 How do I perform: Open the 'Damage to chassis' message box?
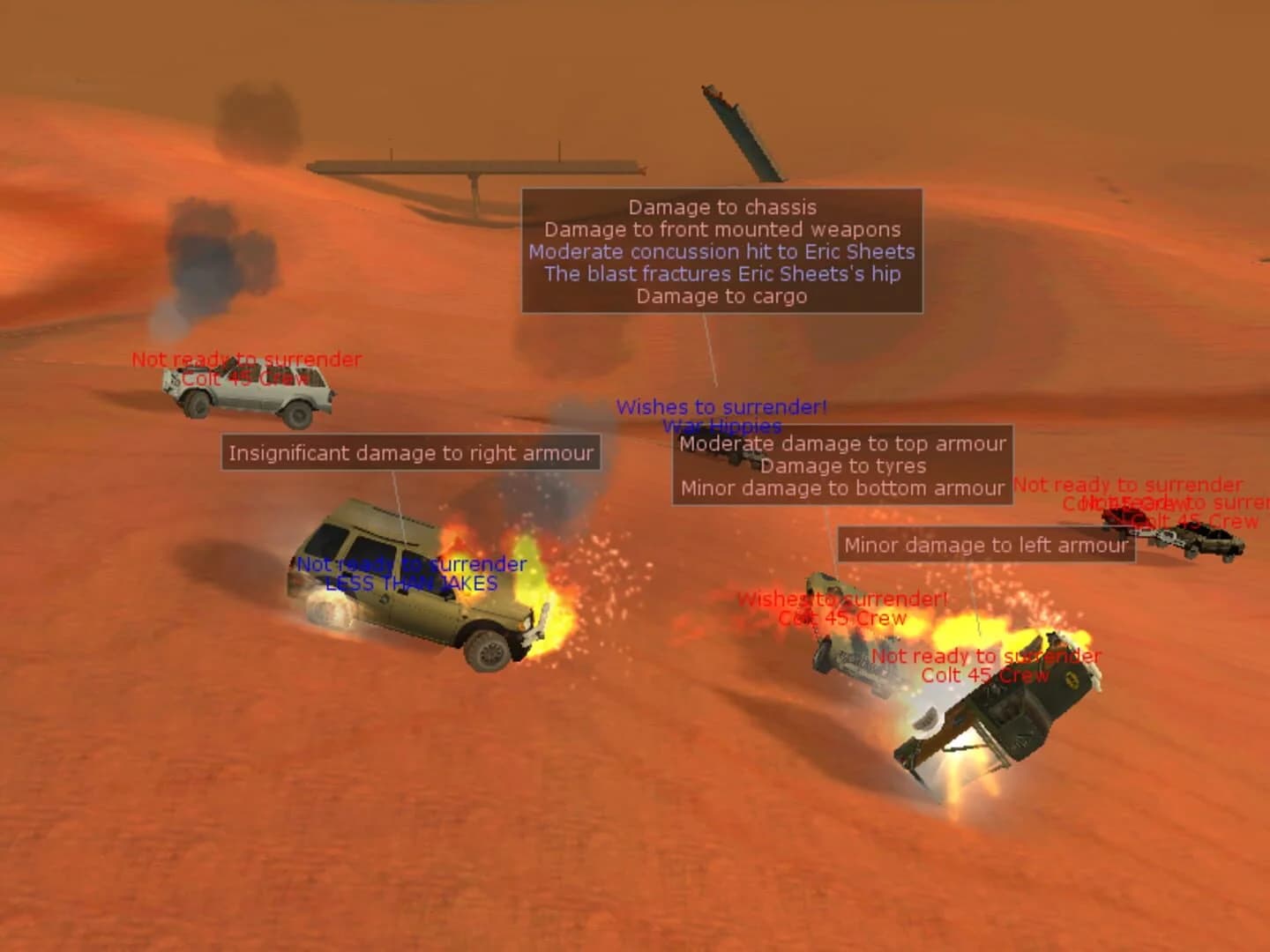(723, 251)
